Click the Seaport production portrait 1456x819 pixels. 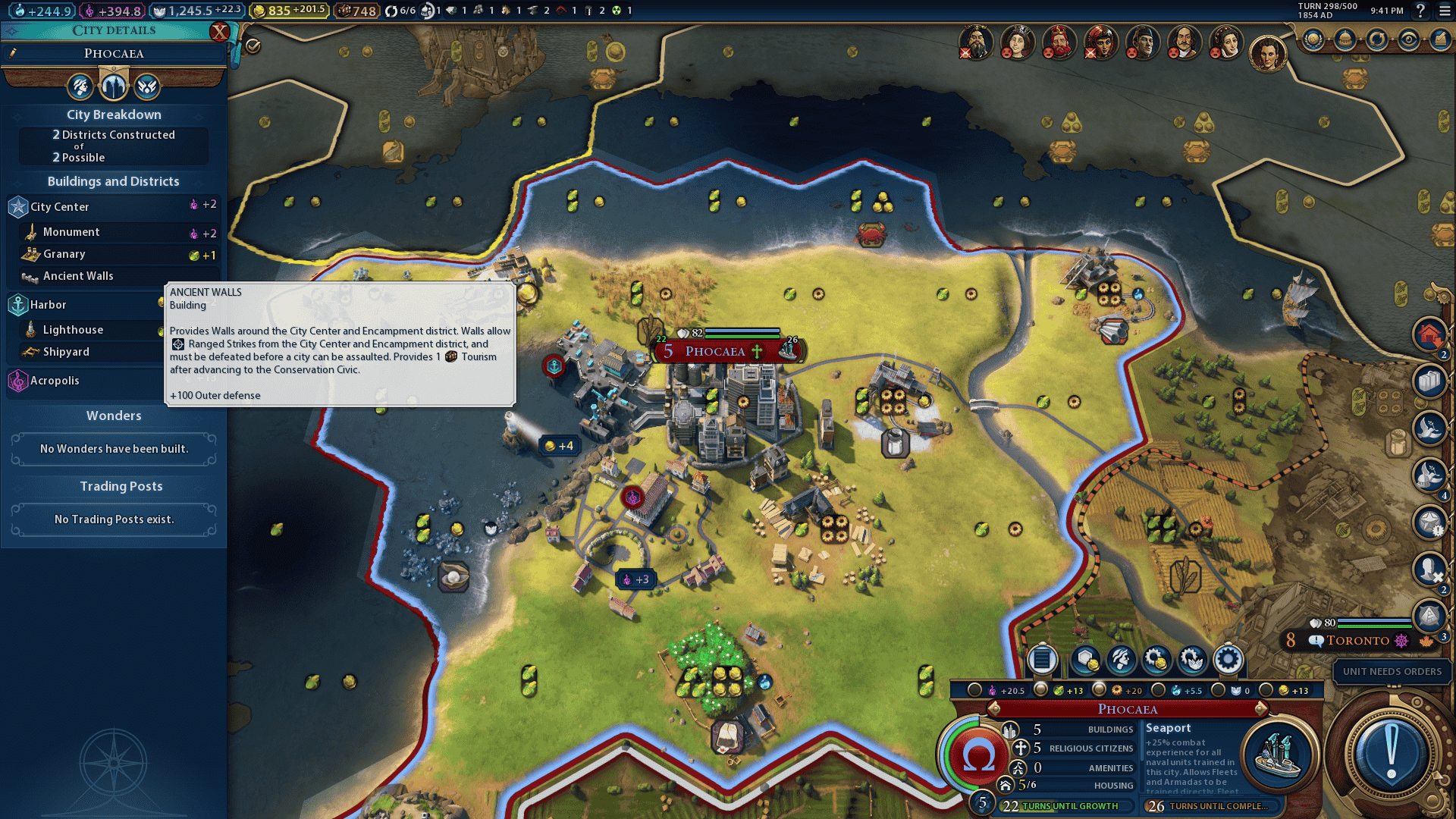click(x=1278, y=755)
